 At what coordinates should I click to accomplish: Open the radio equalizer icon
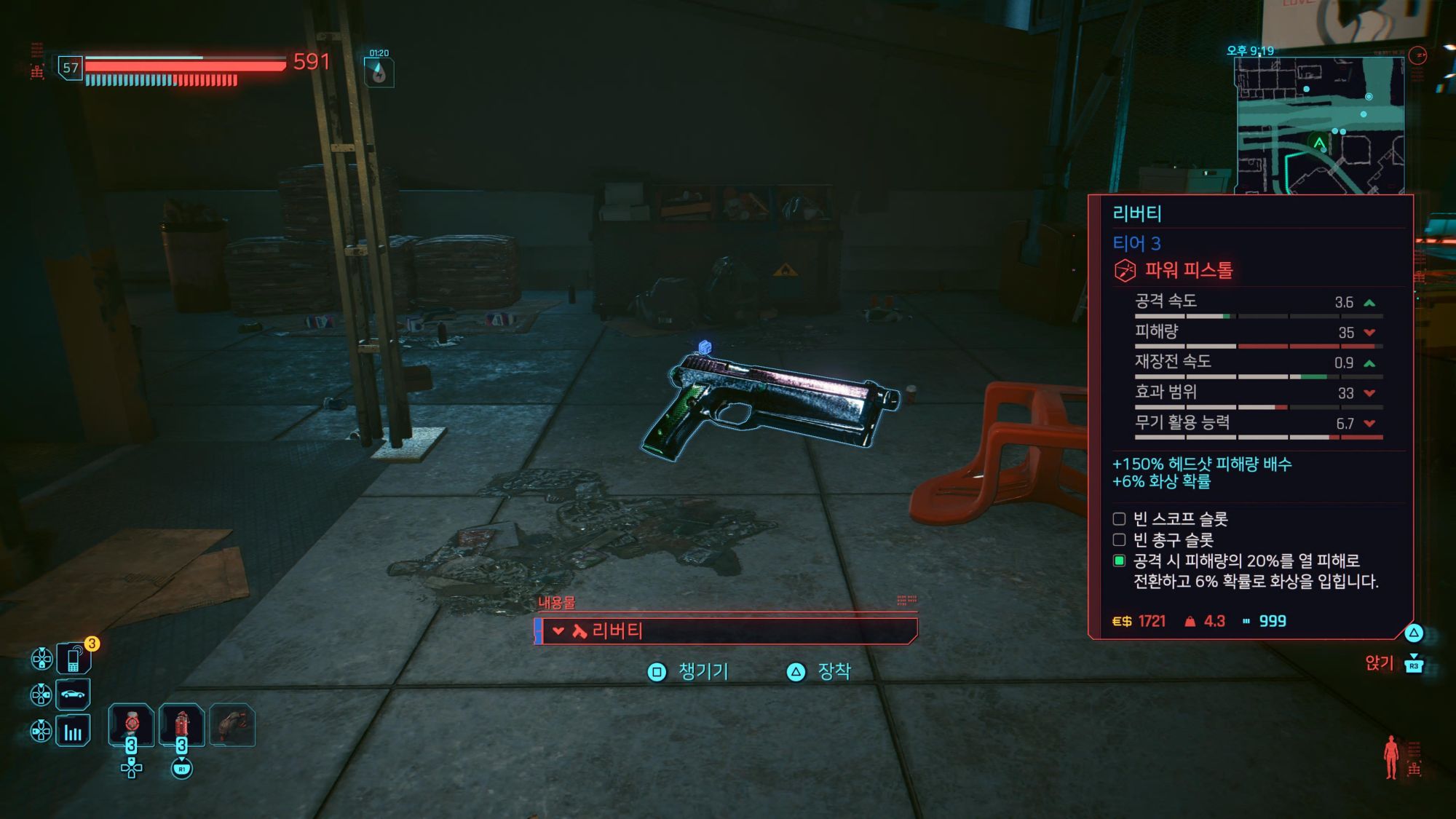pos(74,731)
